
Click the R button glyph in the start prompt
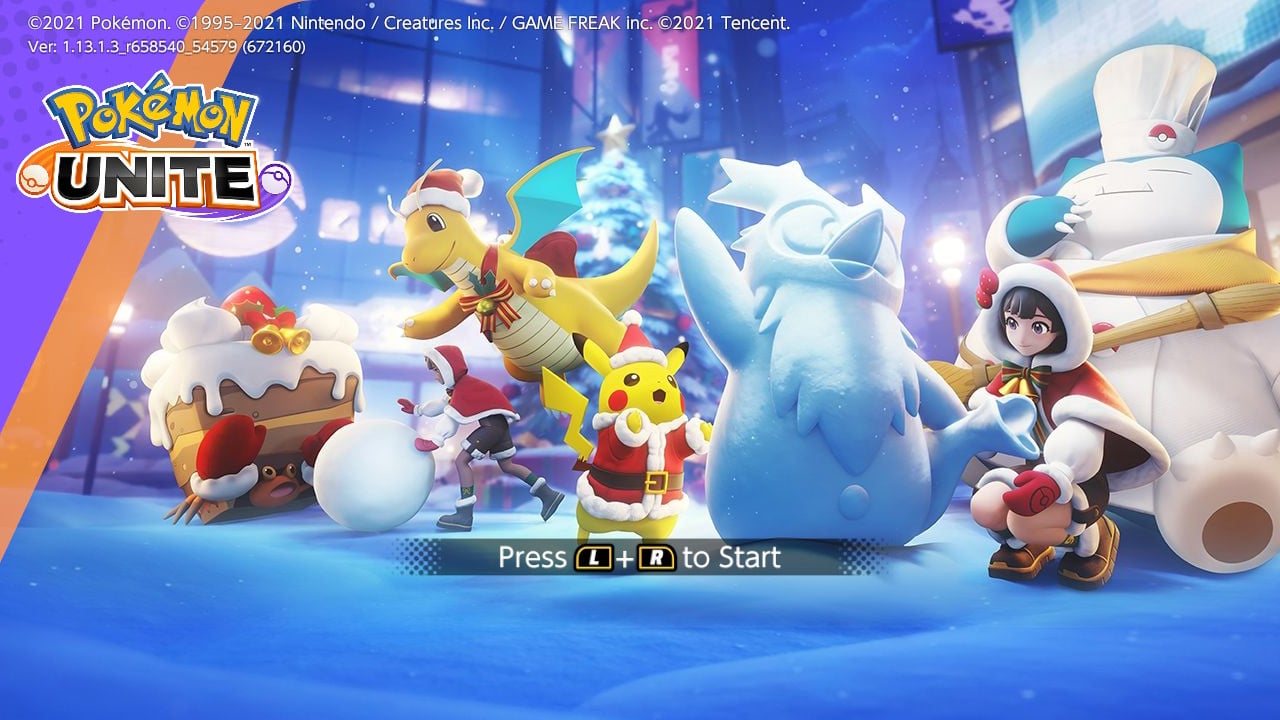(x=655, y=557)
